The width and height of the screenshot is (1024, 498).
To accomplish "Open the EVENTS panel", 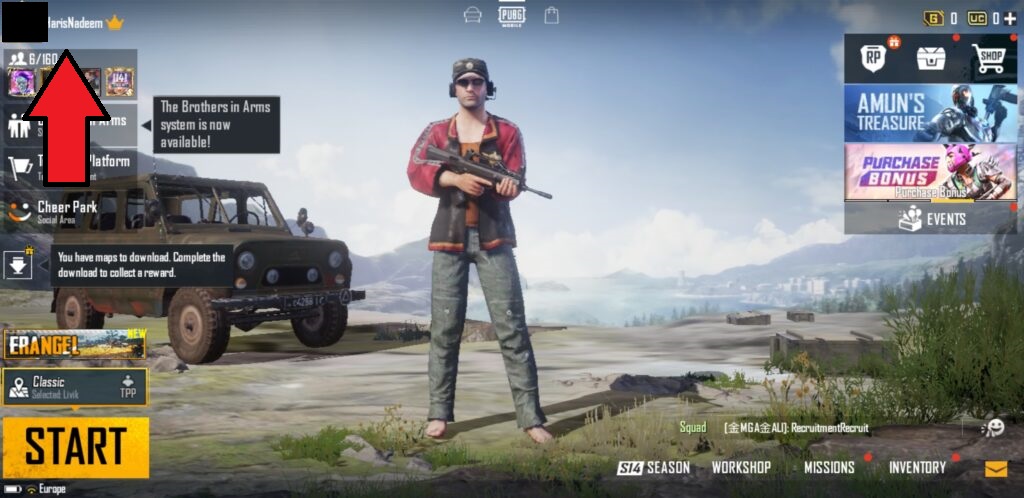I will coord(930,219).
